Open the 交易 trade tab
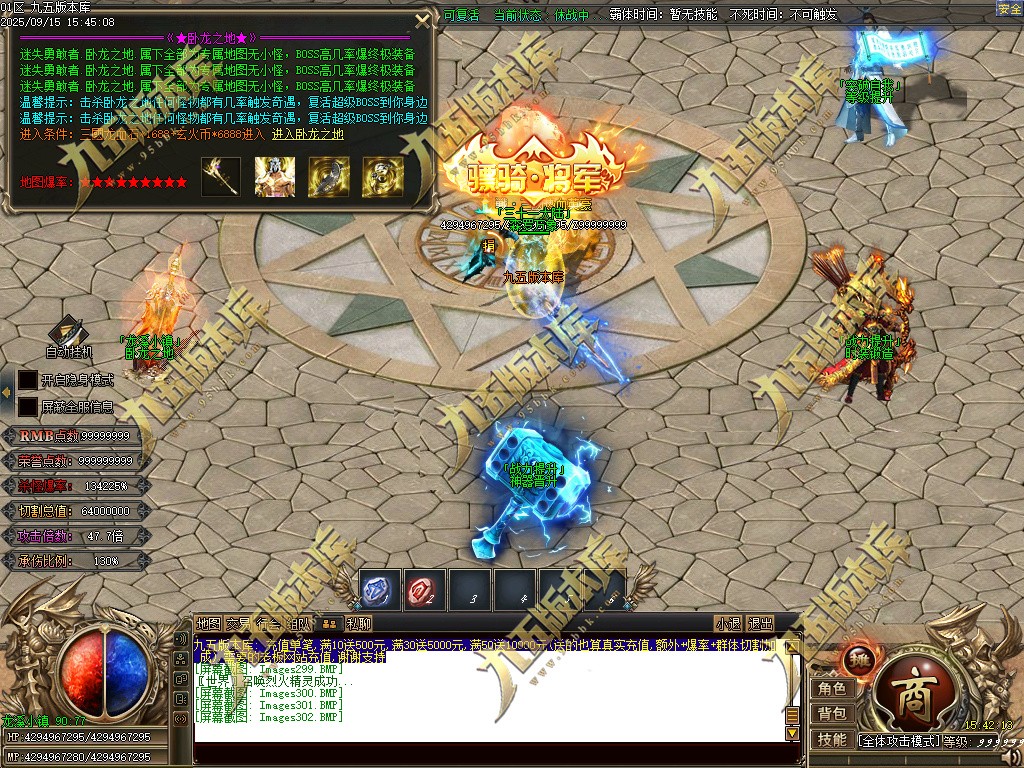 coord(238,624)
